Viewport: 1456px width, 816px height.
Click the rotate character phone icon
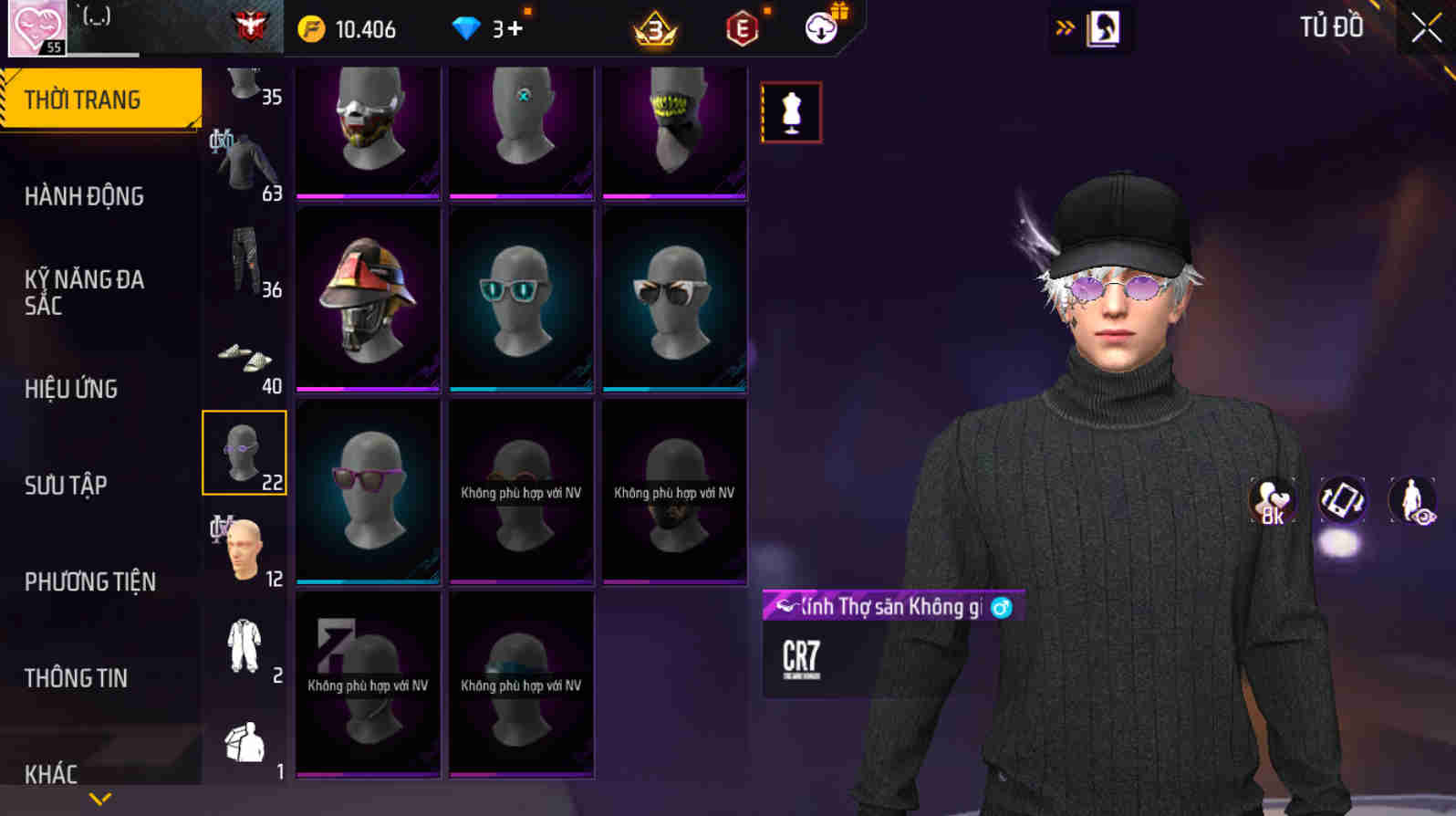tap(1344, 500)
